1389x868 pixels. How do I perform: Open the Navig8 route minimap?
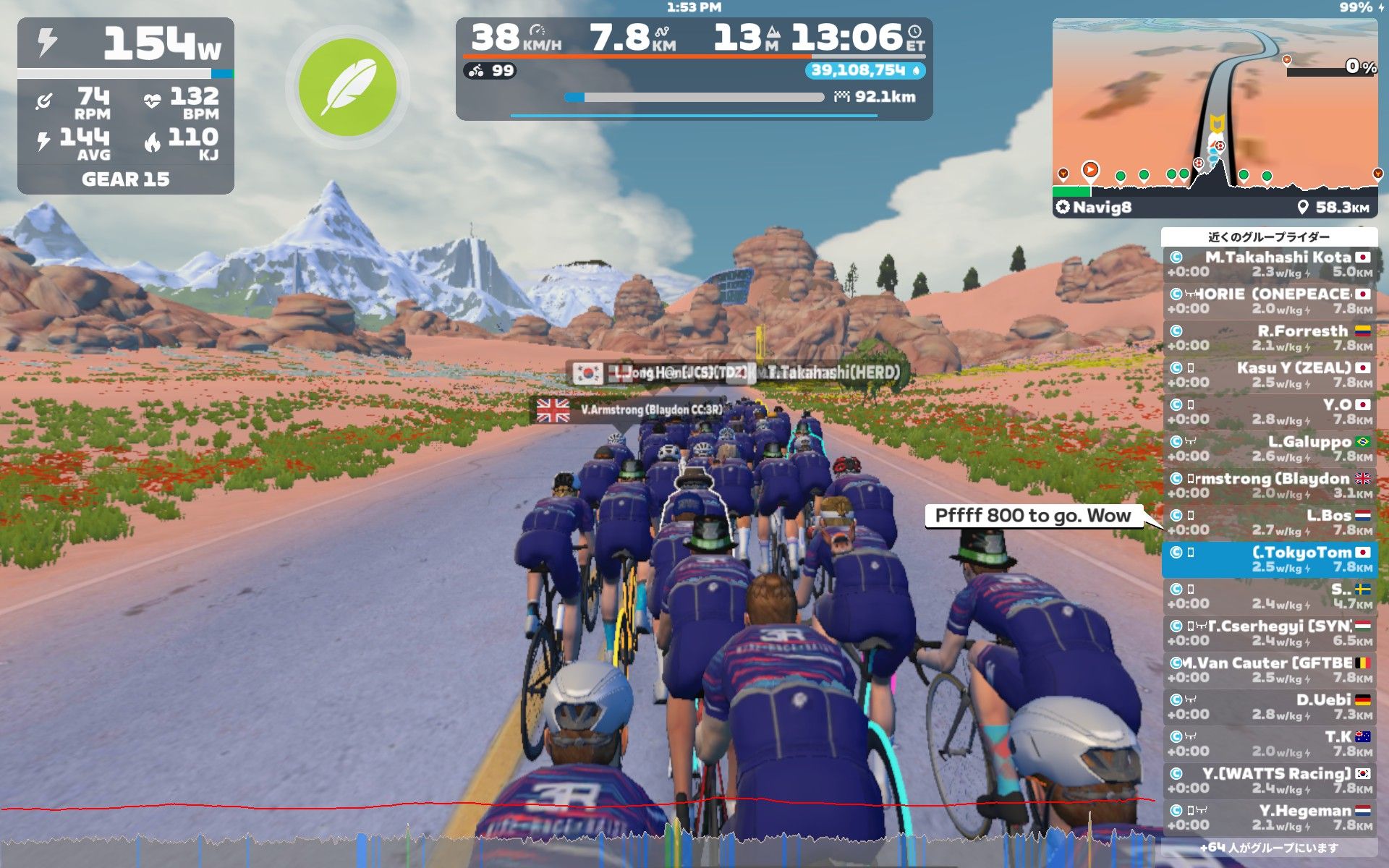(1215, 116)
